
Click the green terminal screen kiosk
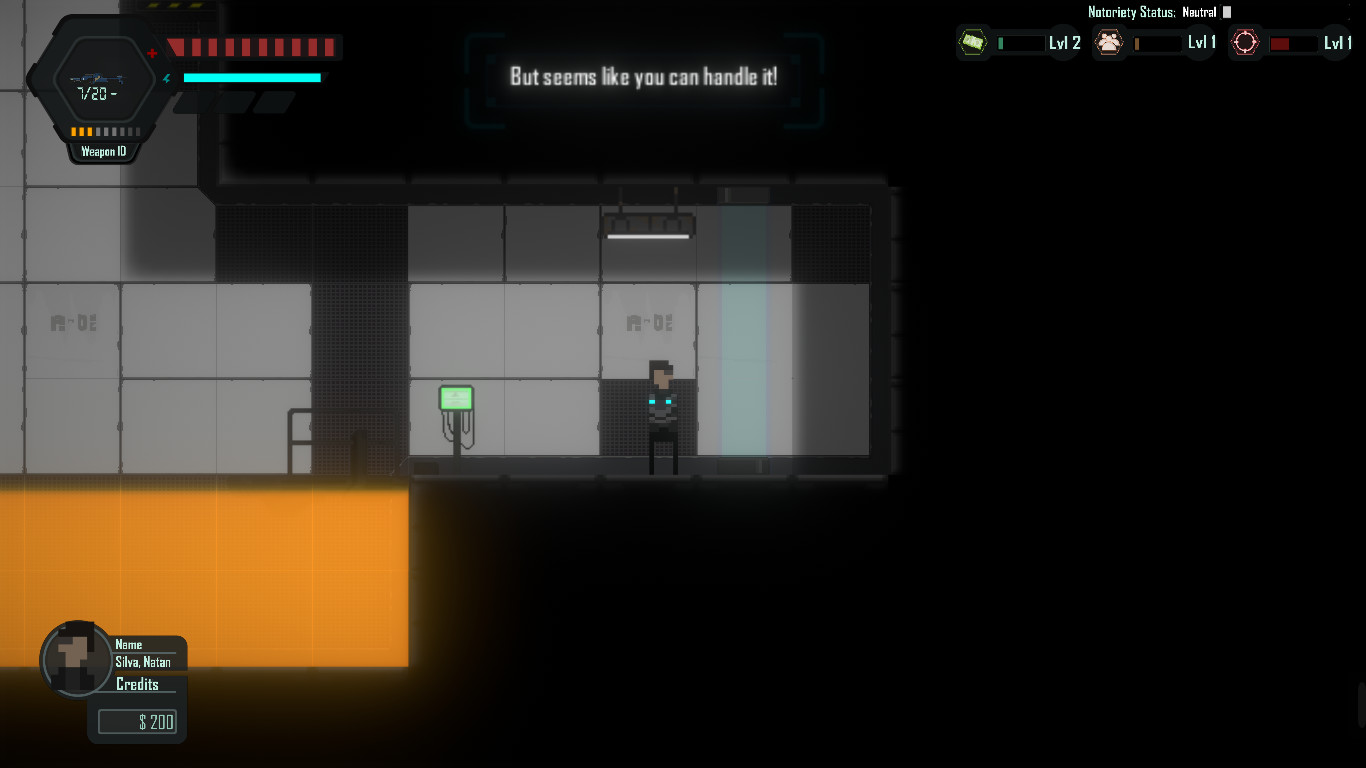[458, 398]
